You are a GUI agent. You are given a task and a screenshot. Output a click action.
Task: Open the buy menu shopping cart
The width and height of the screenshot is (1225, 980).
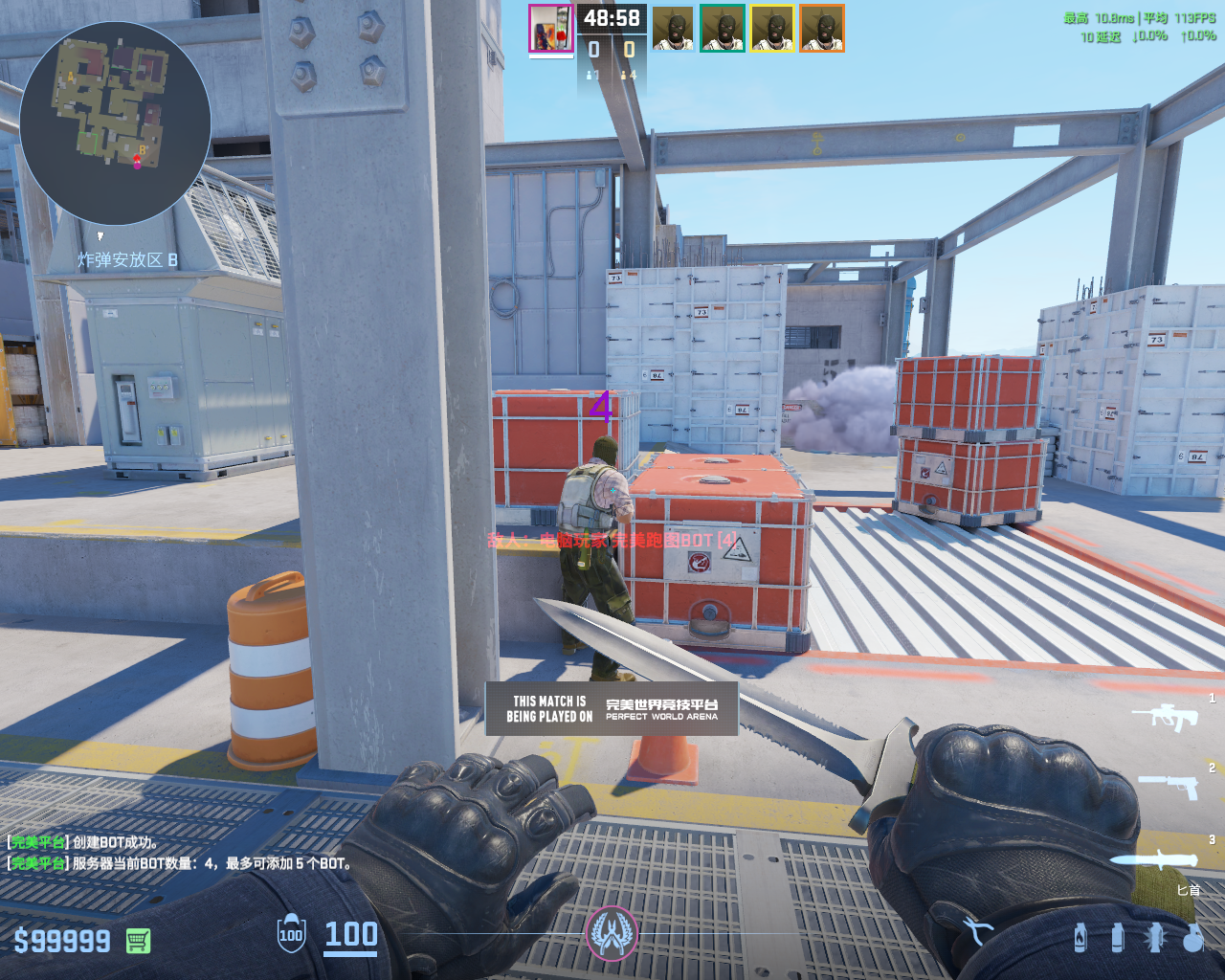pyautogui.click(x=138, y=941)
